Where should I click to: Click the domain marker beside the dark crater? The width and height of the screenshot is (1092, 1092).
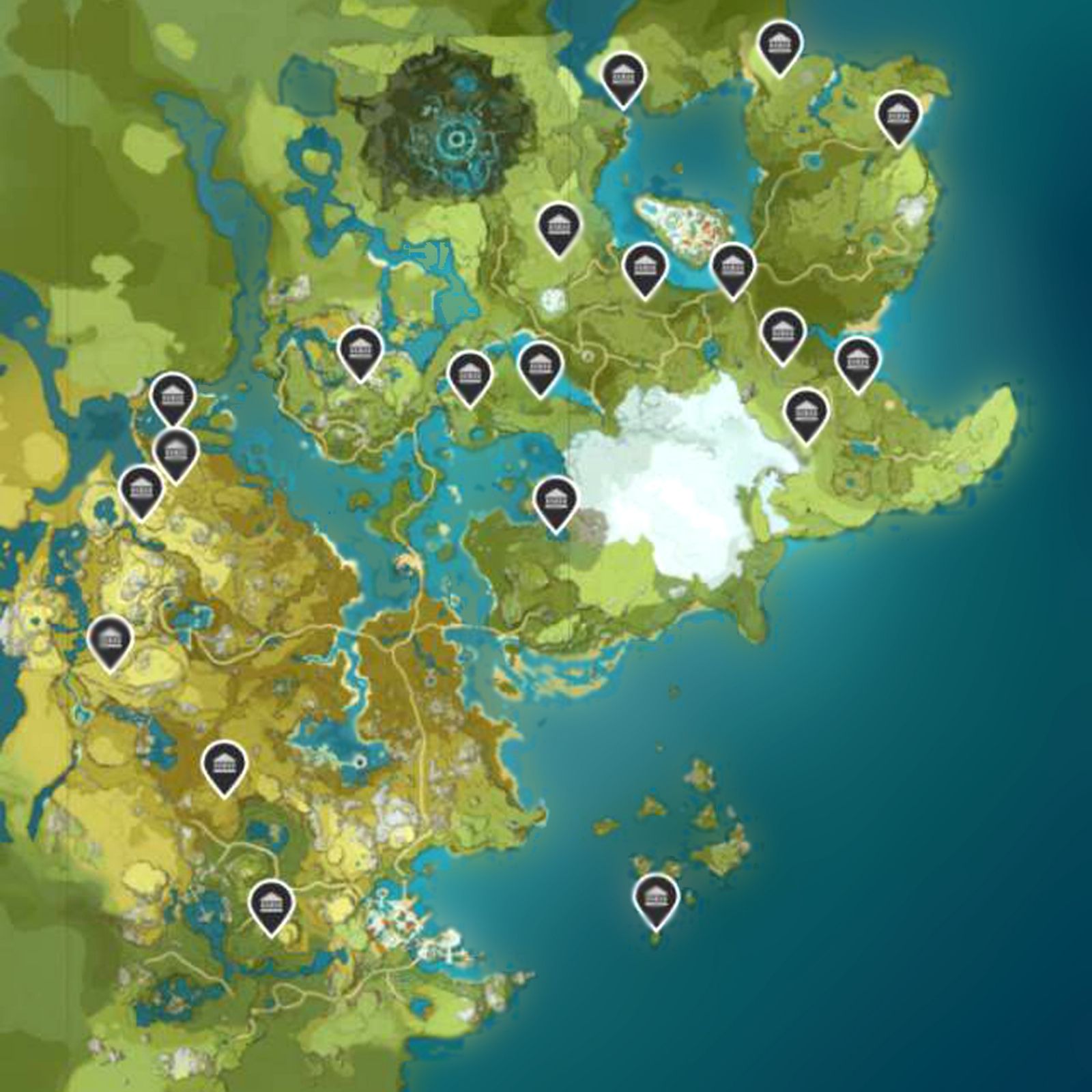click(x=558, y=226)
